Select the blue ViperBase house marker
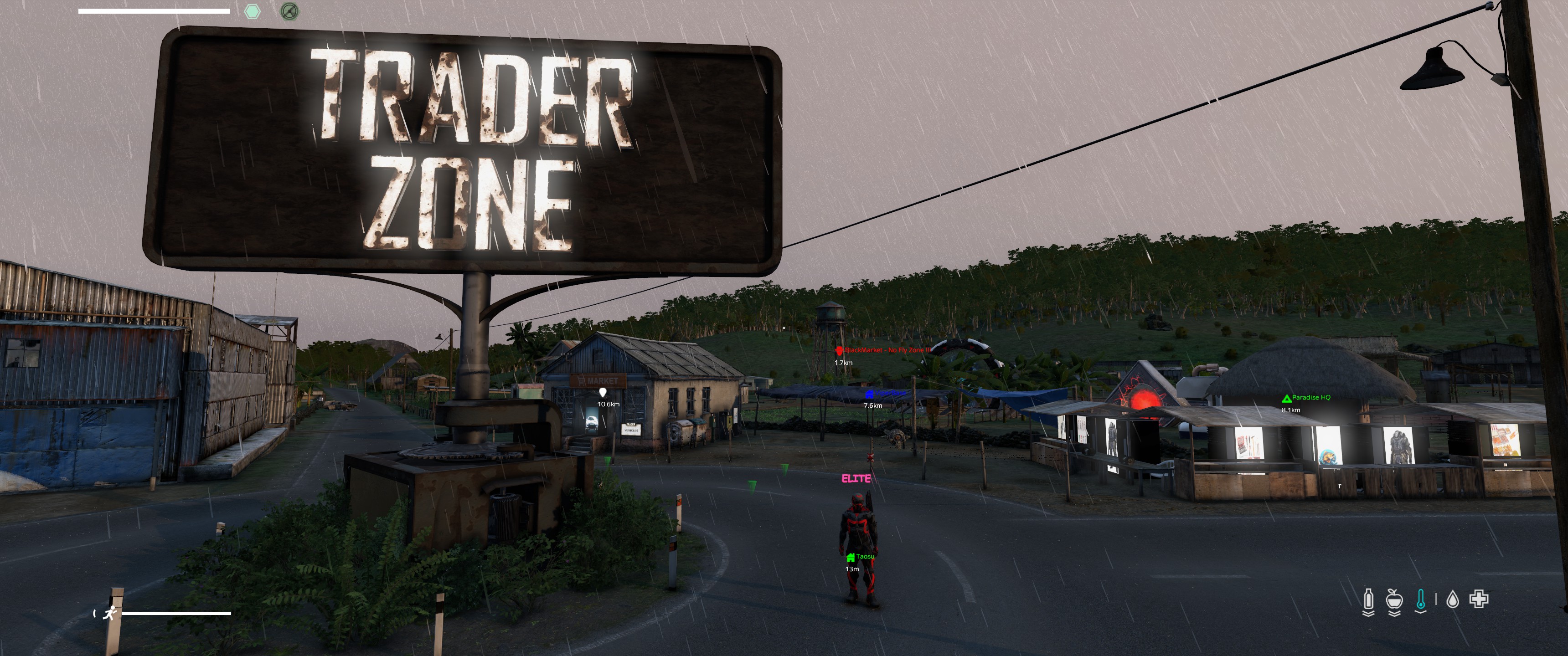 coord(869,395)
